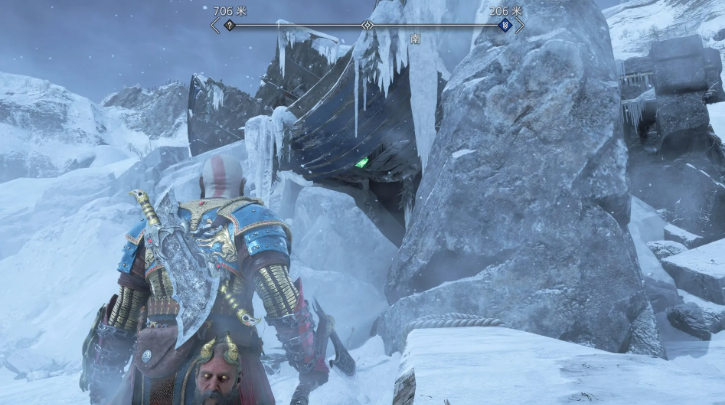Click the center diamond on the compass
The image size is (725, 405).
click(367, 25)
